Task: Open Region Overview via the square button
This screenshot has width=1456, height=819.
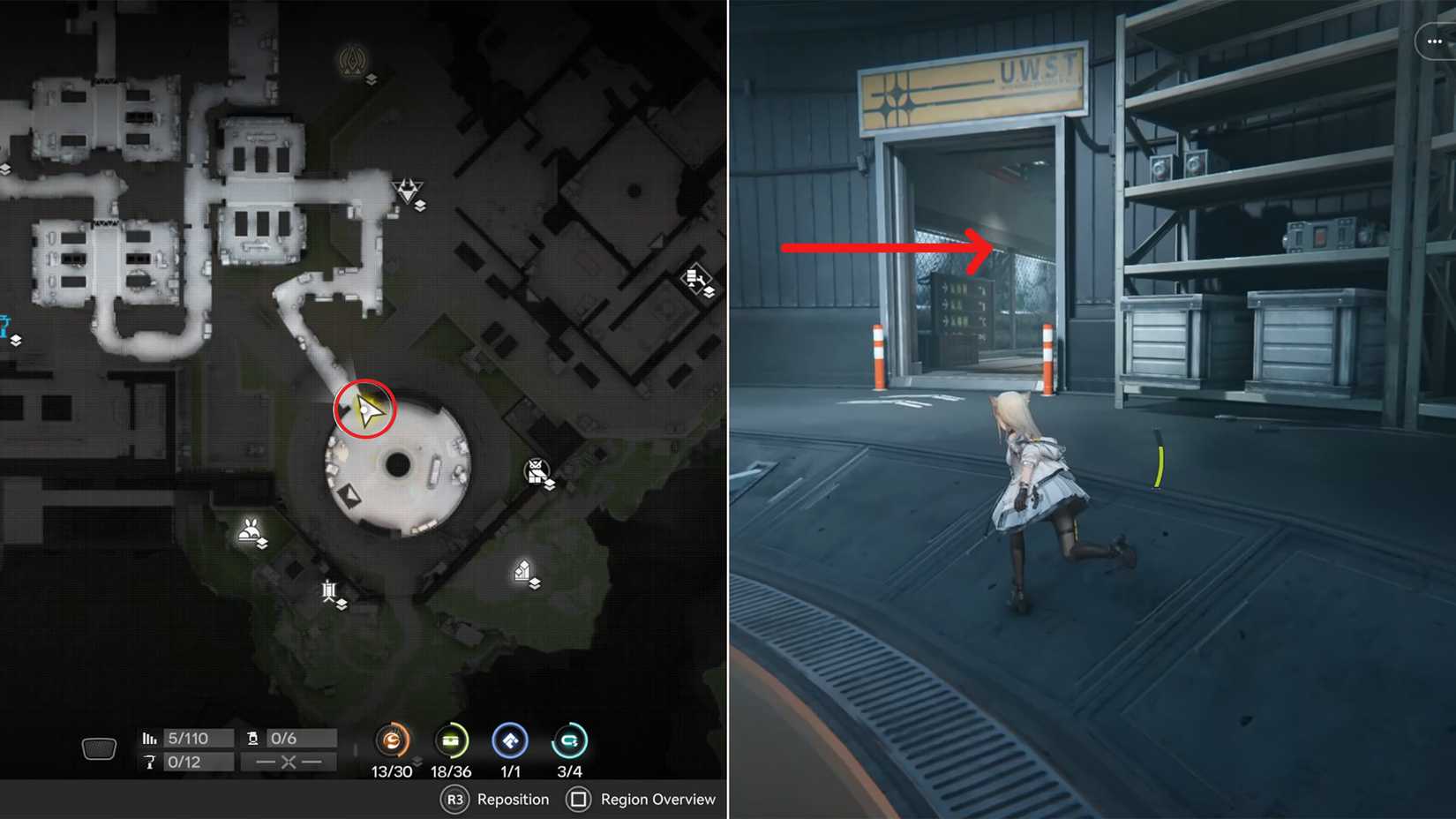Action: click(581, 800)
